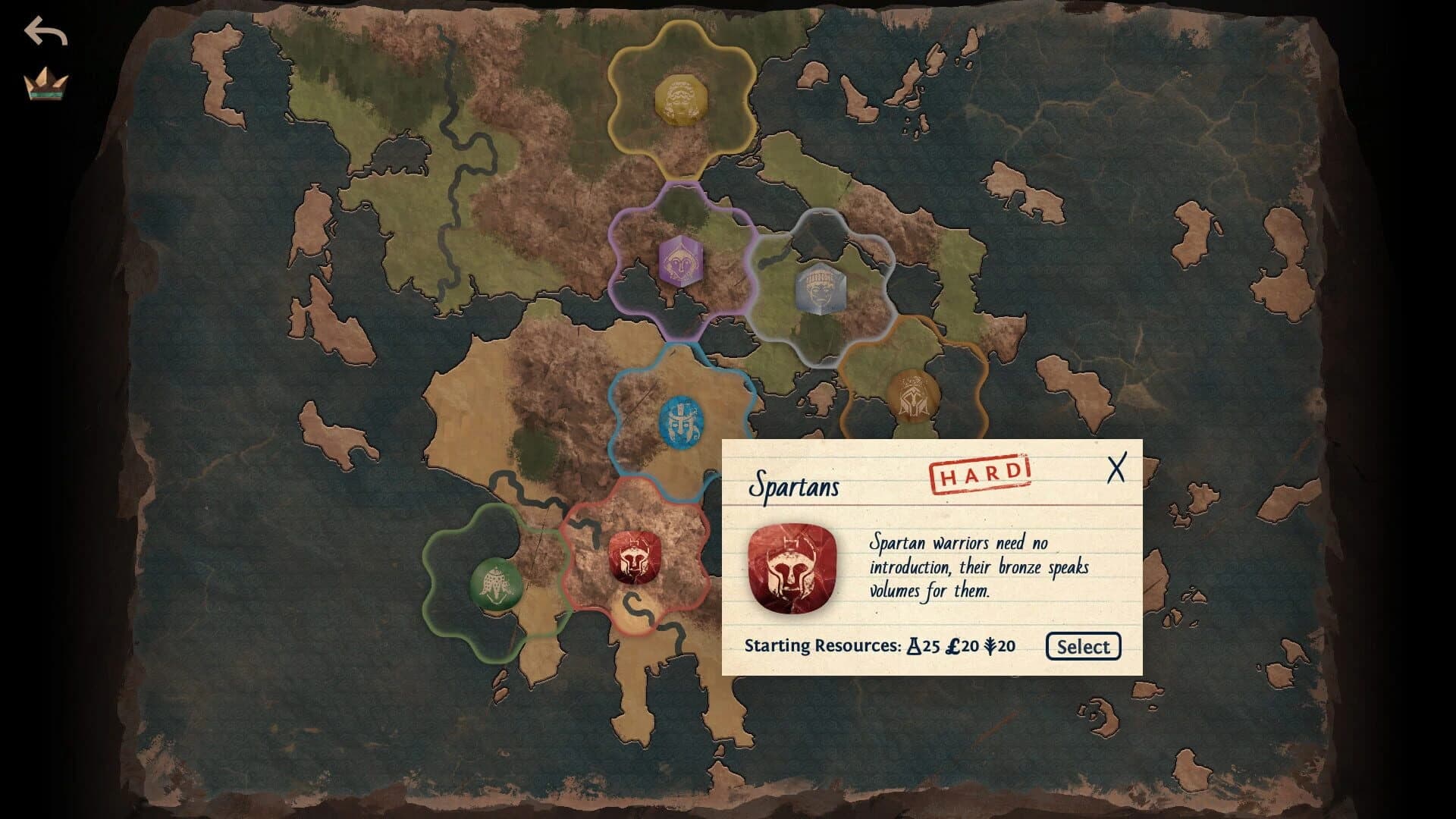
Task: Select the green owl faction in the southwest
Action: click(497, 582)
